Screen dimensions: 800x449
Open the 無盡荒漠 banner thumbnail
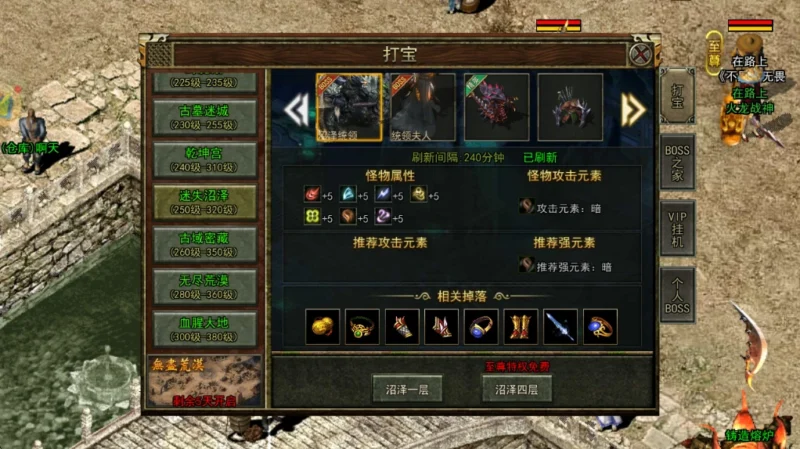[205, 381]
